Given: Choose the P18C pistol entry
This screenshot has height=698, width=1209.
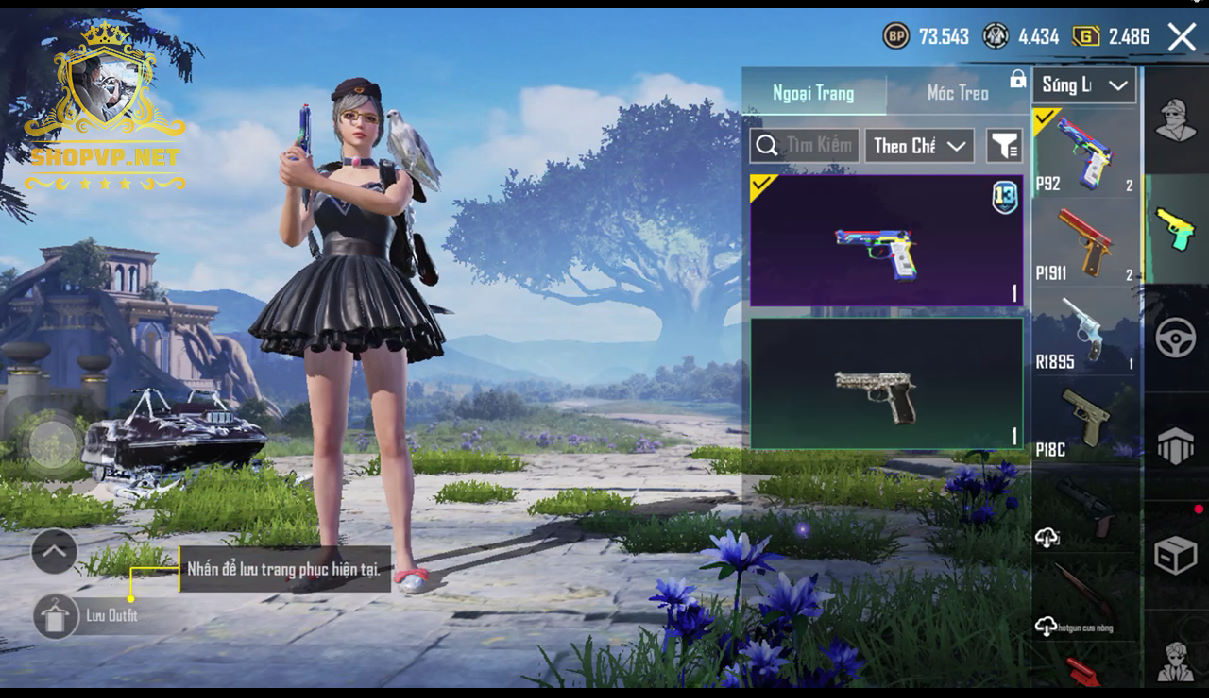Looking at the screenshot, I should (1084, 422).
